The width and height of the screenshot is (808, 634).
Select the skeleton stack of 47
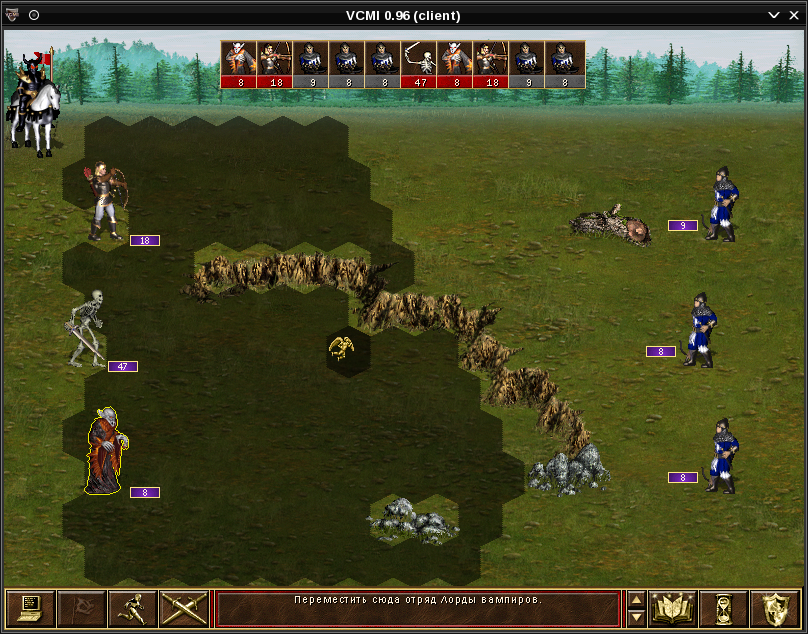point(87,328)
